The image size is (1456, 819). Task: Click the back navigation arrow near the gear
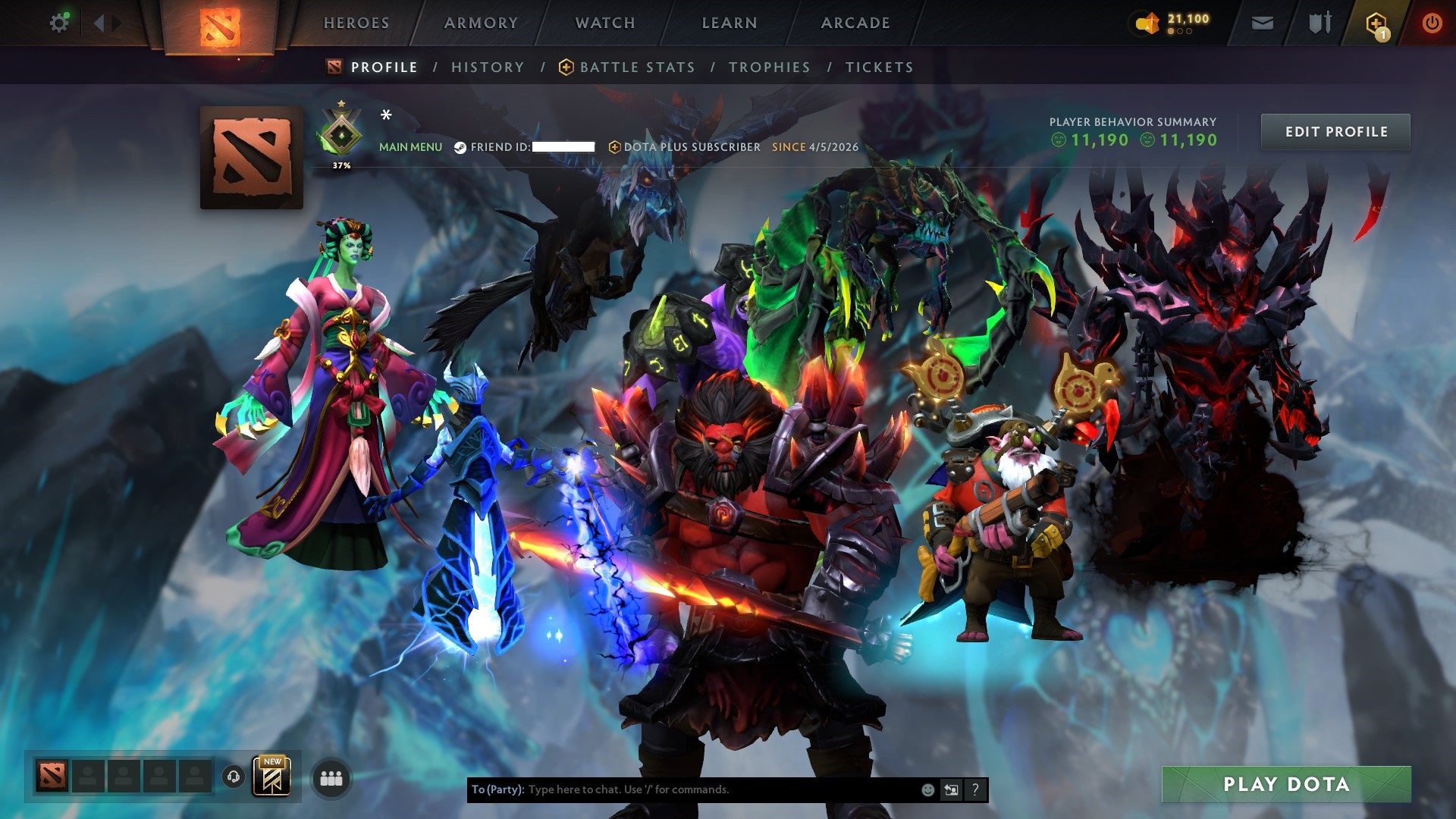(x=97, y=23)
